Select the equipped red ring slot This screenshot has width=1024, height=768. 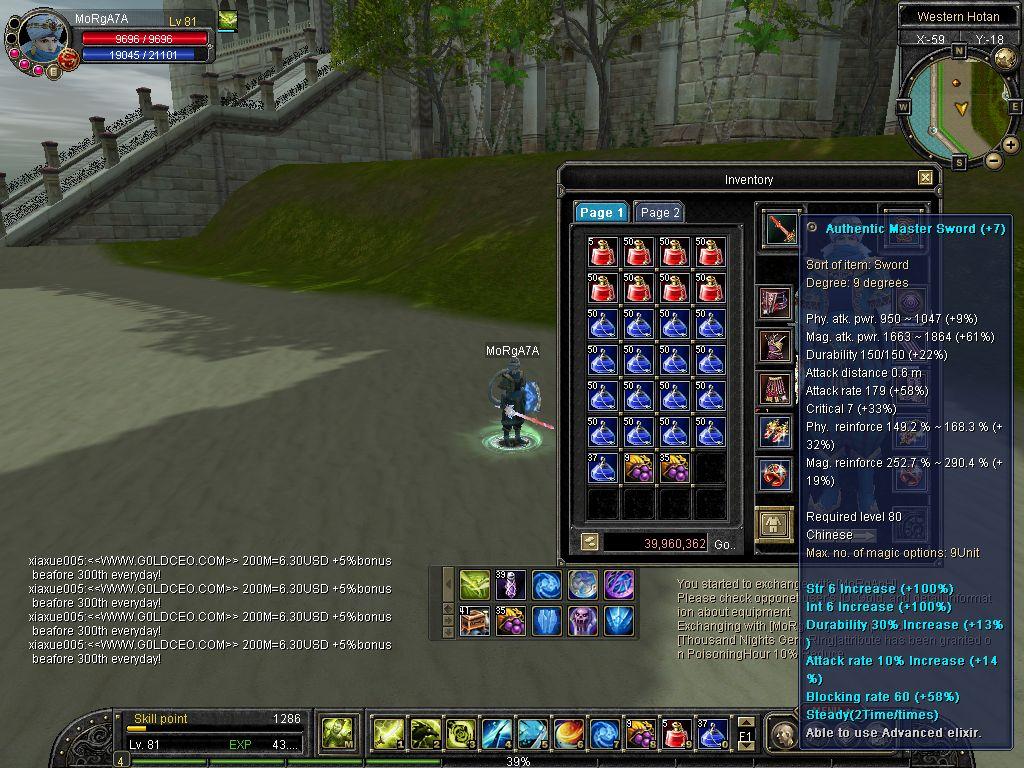pyautogui.click(x=775, y=474)
